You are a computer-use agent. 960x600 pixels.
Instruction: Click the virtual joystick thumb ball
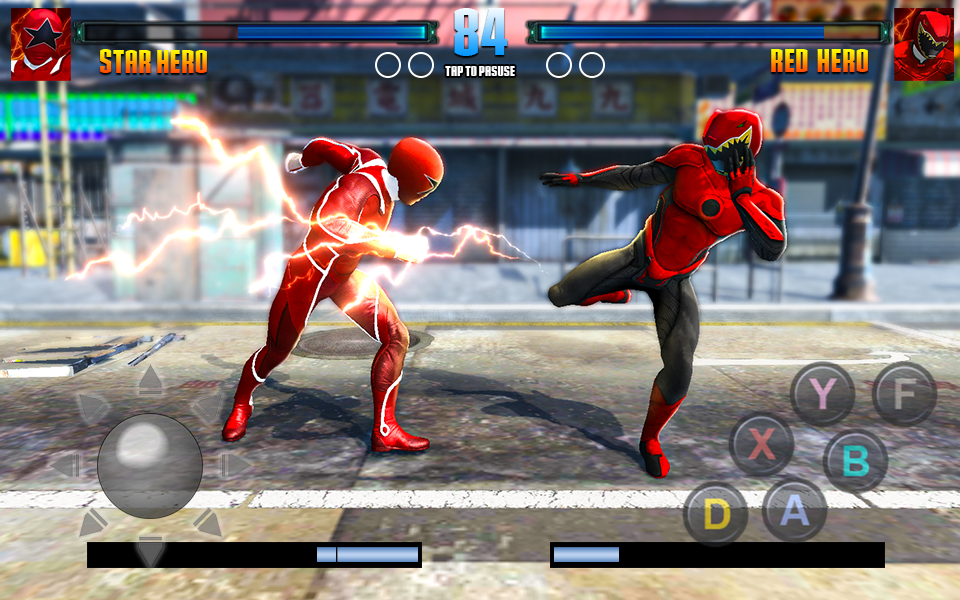click(x=149, y=465)
